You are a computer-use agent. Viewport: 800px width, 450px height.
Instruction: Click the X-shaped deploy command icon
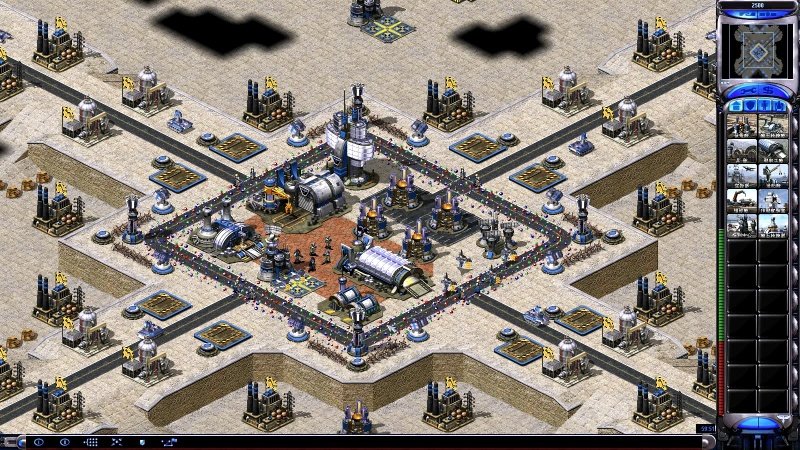[x=116, y=441]
